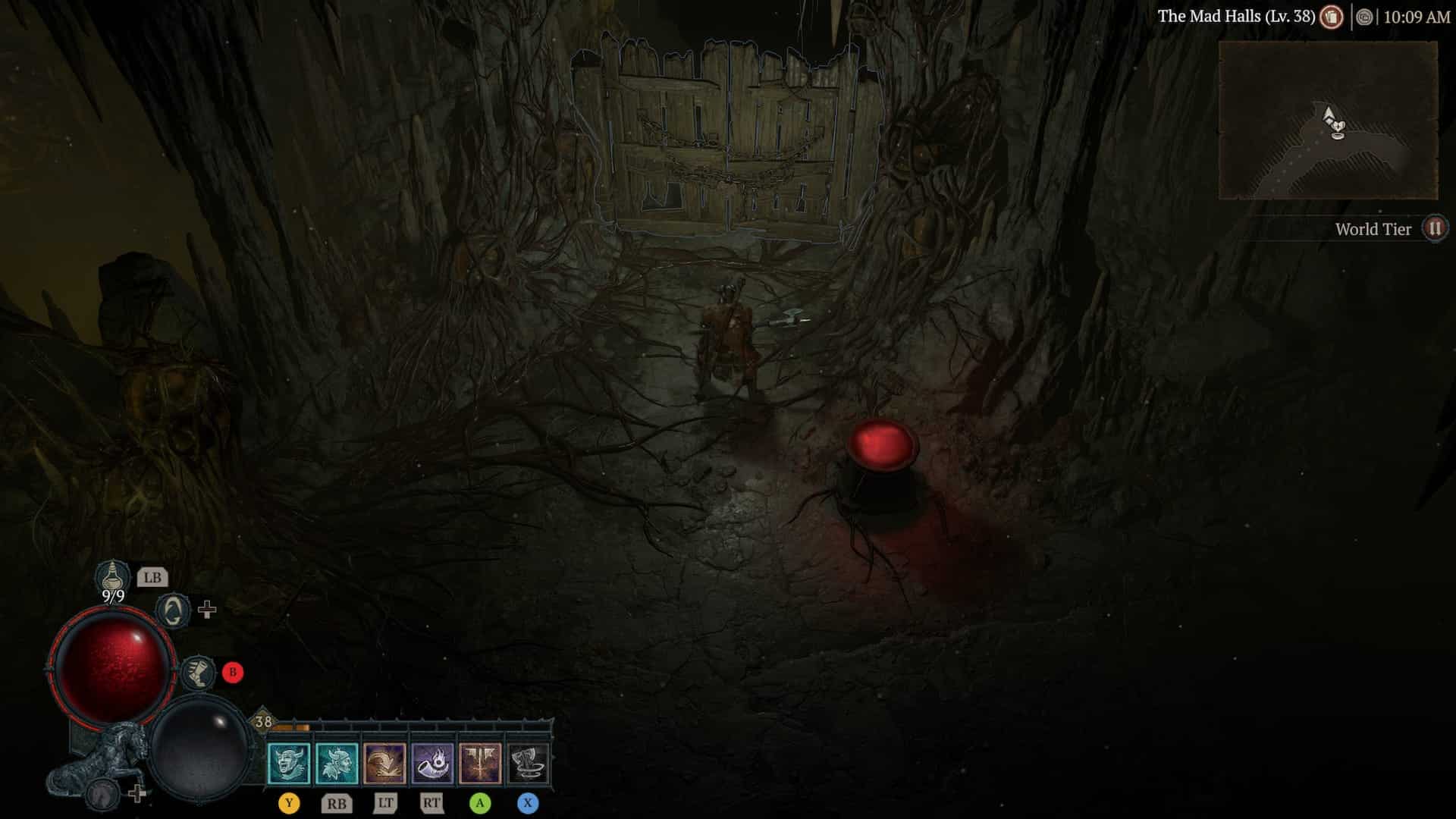
Task: Trigger the winged boot evade icon
Action: [x=199, y=672]
